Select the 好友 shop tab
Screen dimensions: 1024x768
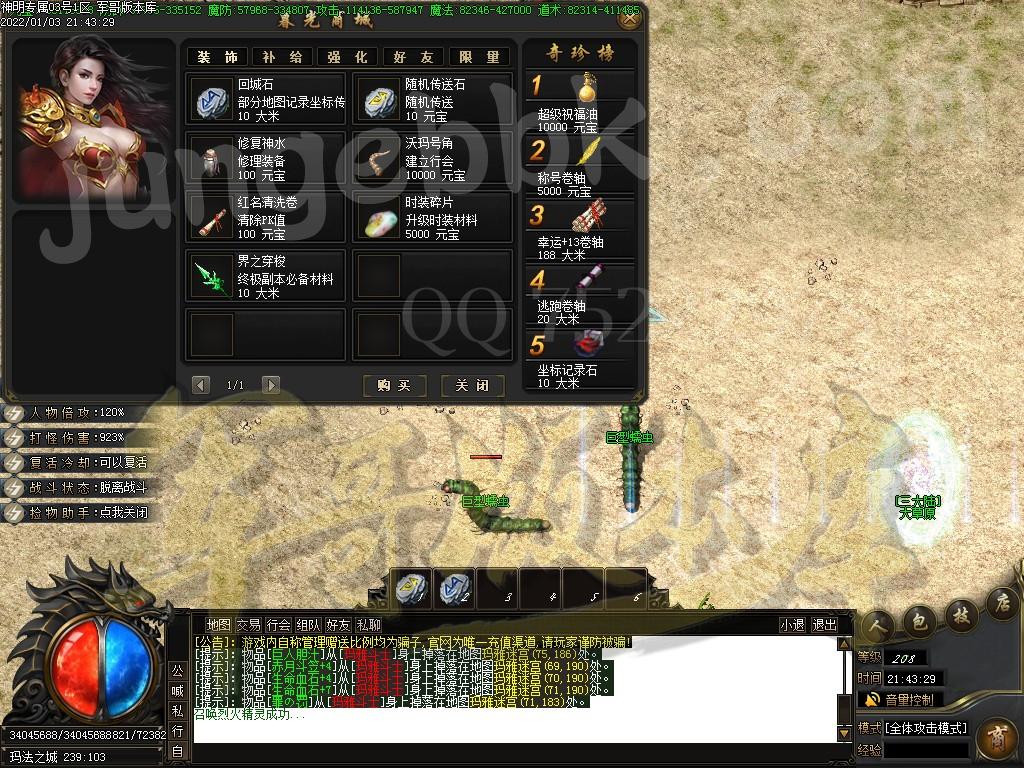(413, 57)
